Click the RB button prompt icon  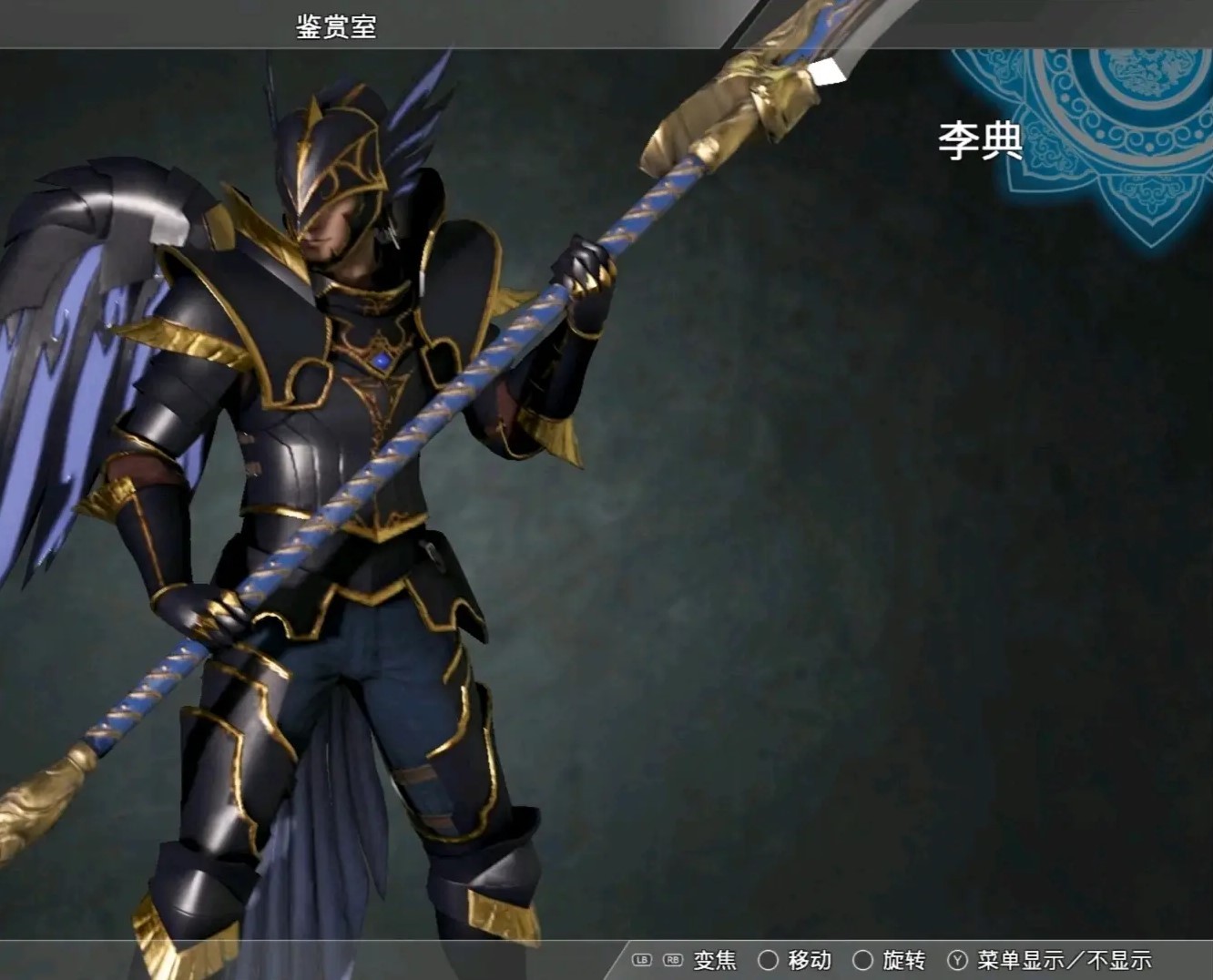(x=672, y=959)
